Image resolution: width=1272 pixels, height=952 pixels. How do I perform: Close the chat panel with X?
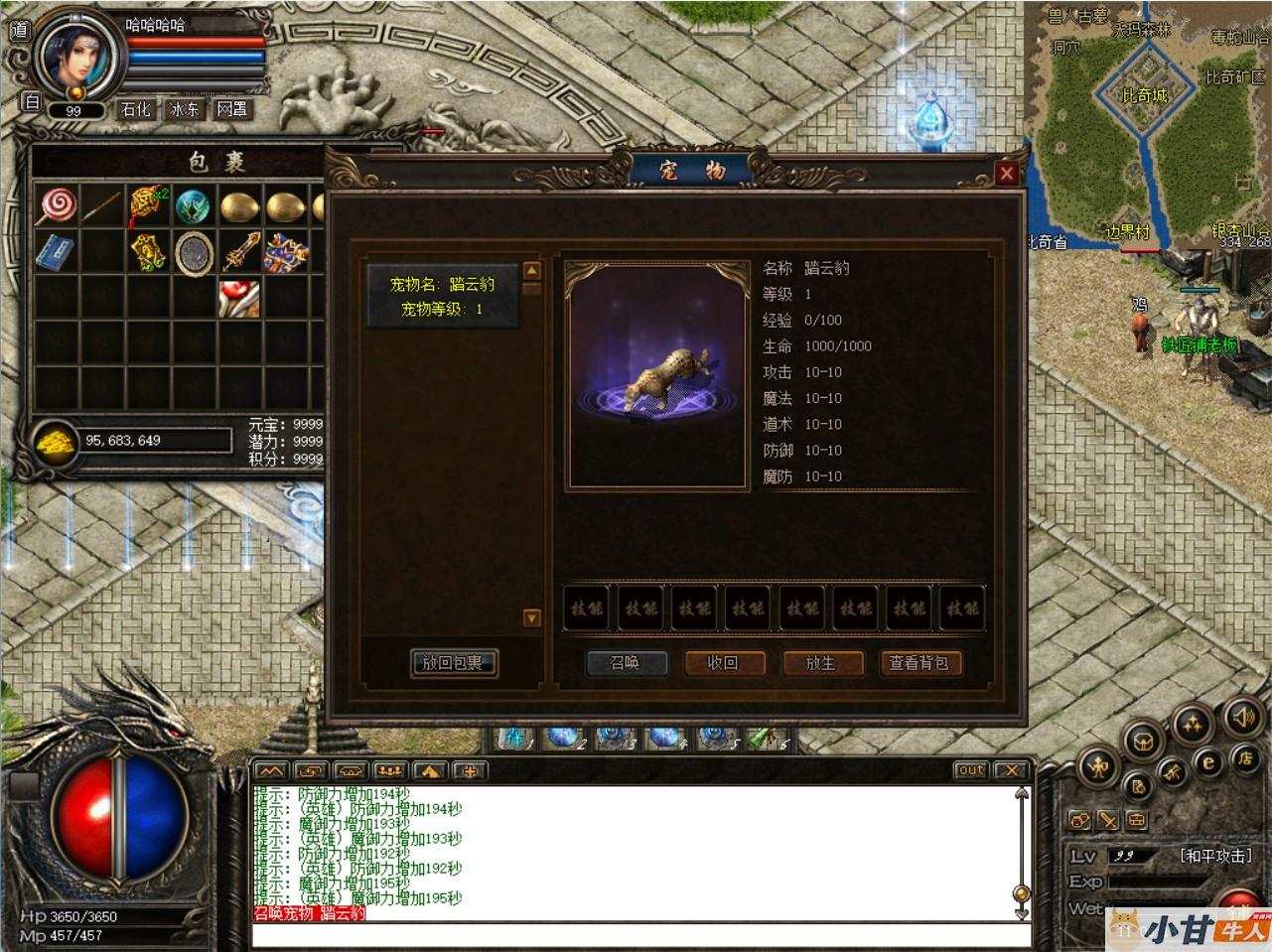click(1010, 770)
